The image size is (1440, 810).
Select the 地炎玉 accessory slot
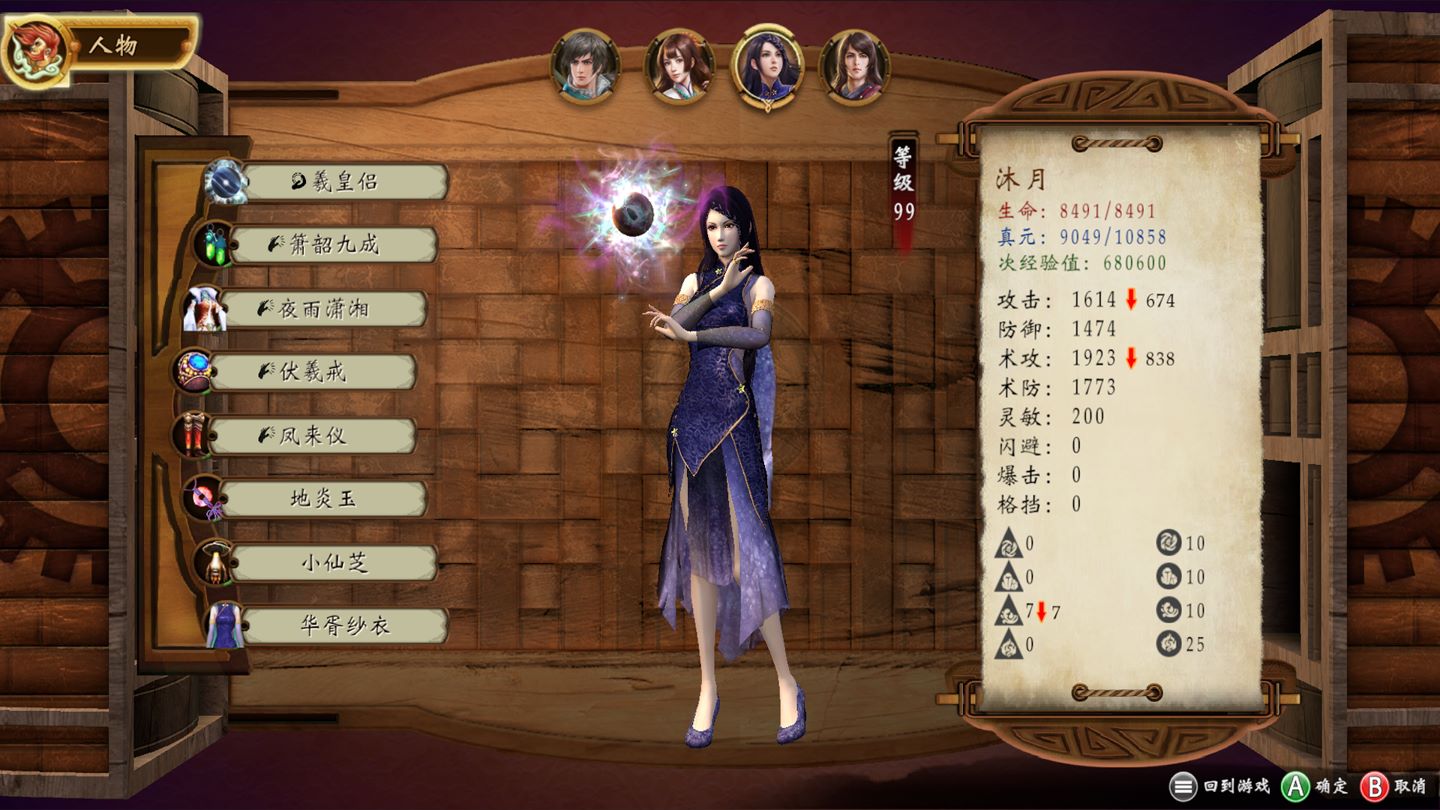(322, 499)
